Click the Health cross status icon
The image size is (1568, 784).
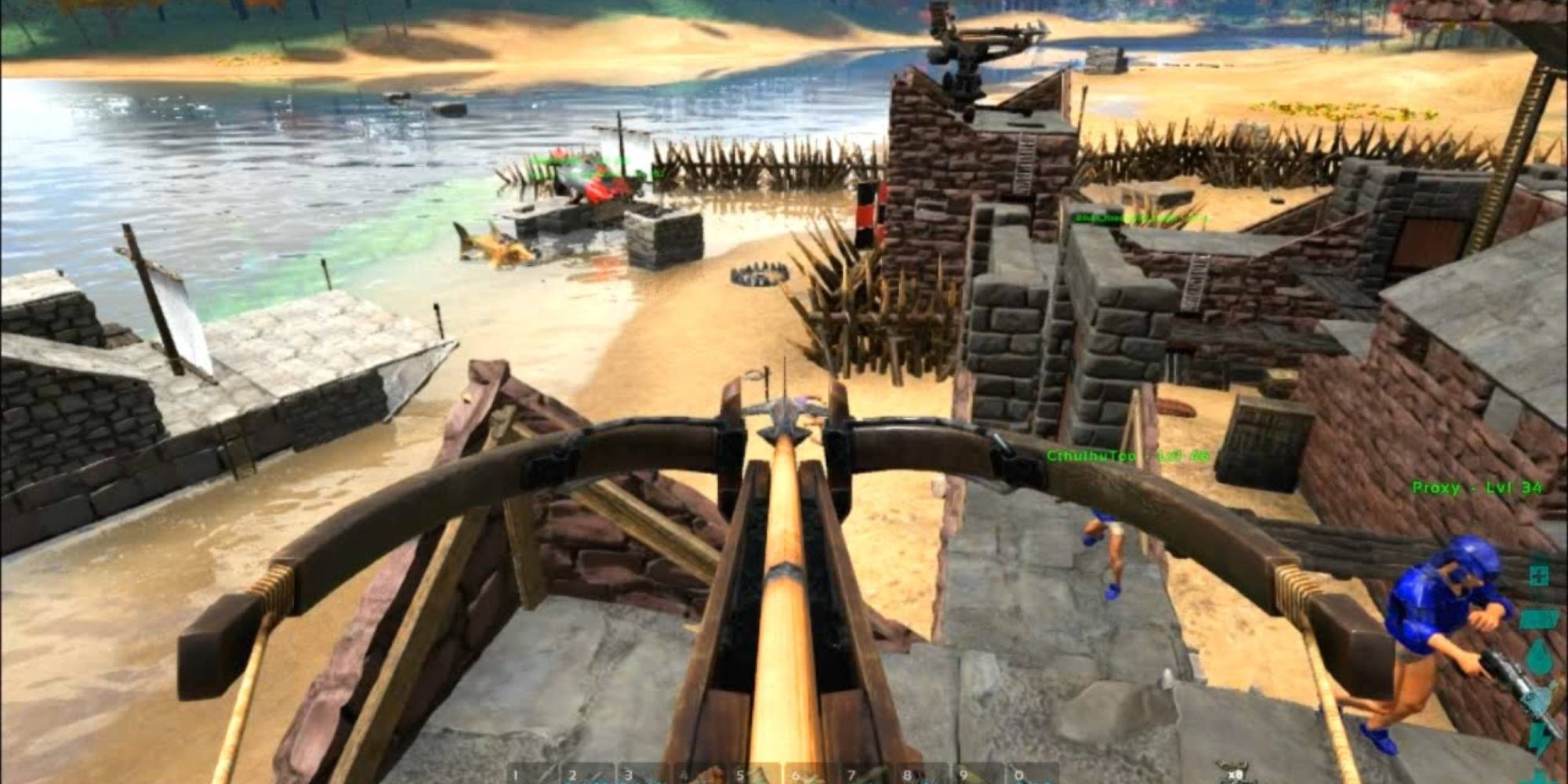1541,575
